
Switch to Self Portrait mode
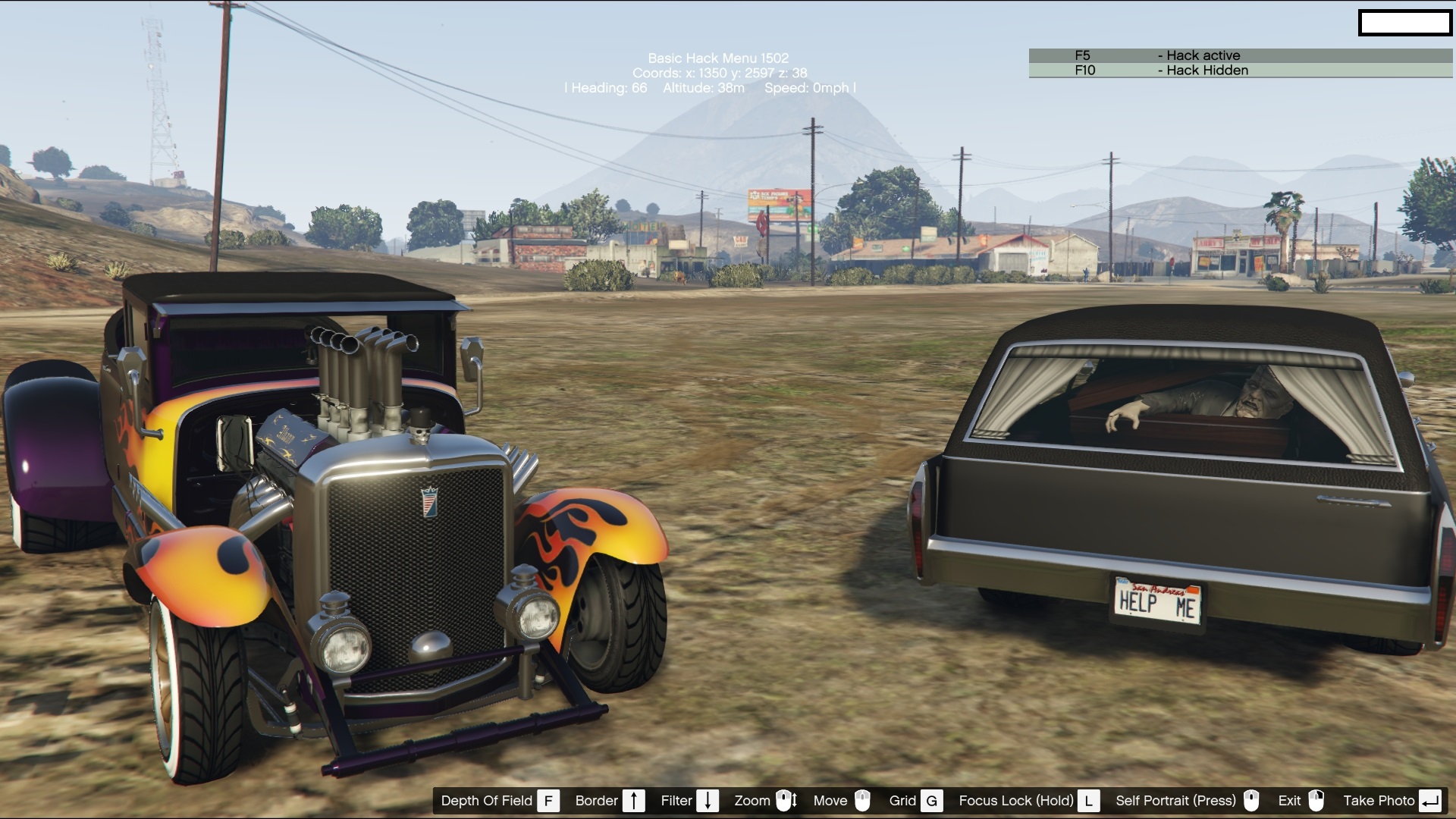click(1187, 801)
